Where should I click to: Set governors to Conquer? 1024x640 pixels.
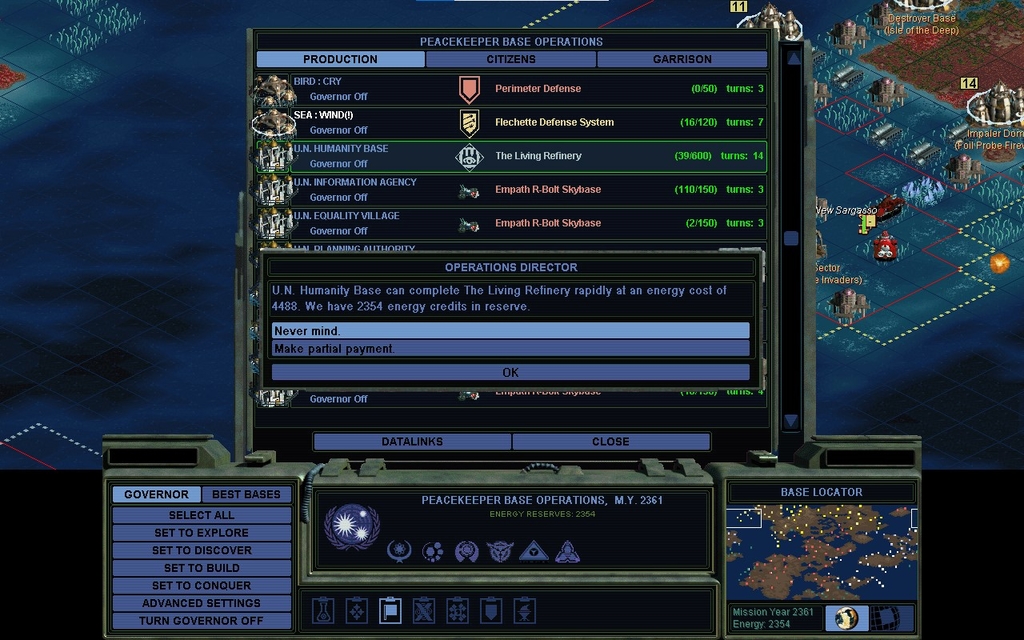201,586
